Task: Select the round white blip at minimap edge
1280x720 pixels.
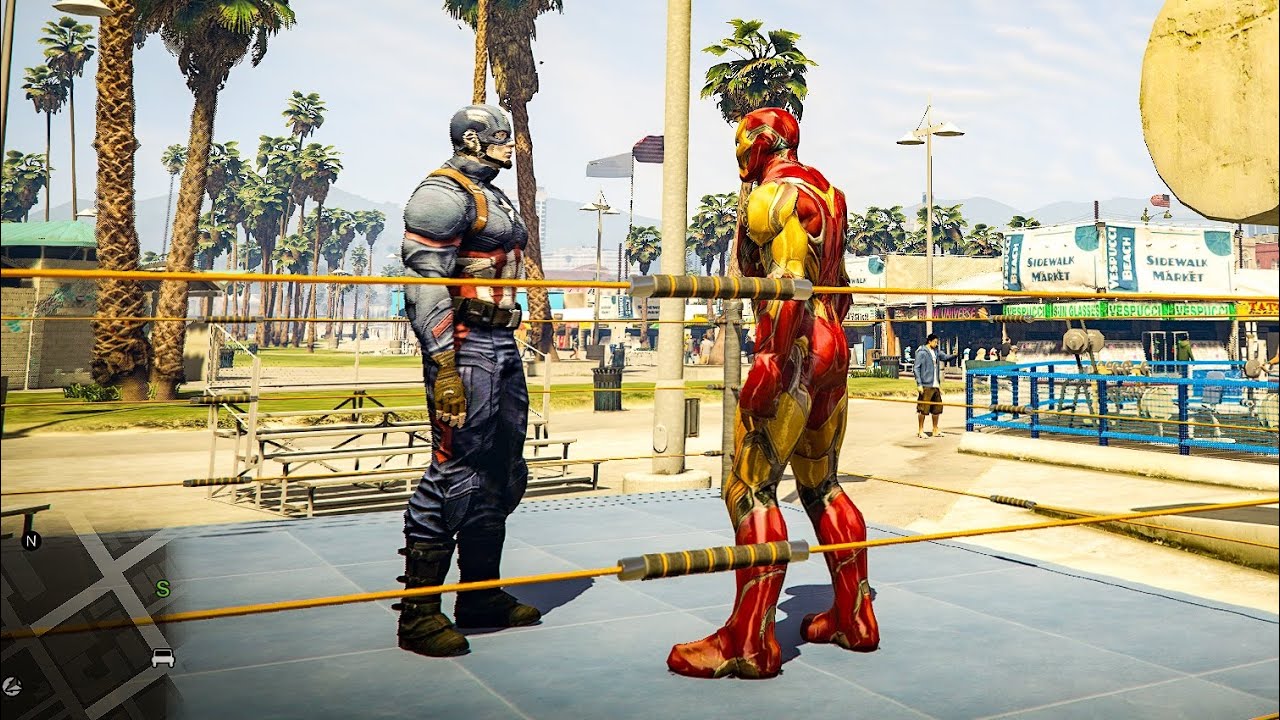Action: (x=12, y=686)
